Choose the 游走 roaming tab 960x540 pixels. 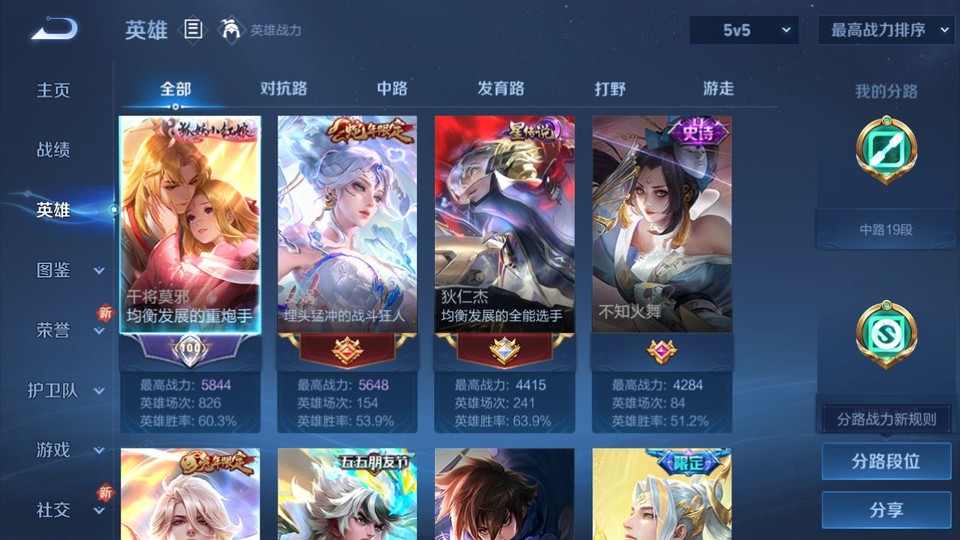point(718,88)
